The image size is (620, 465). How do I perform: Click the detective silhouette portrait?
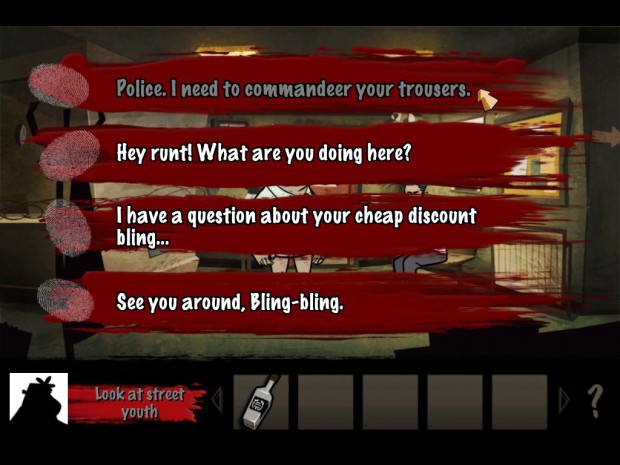tap(38, 401)
